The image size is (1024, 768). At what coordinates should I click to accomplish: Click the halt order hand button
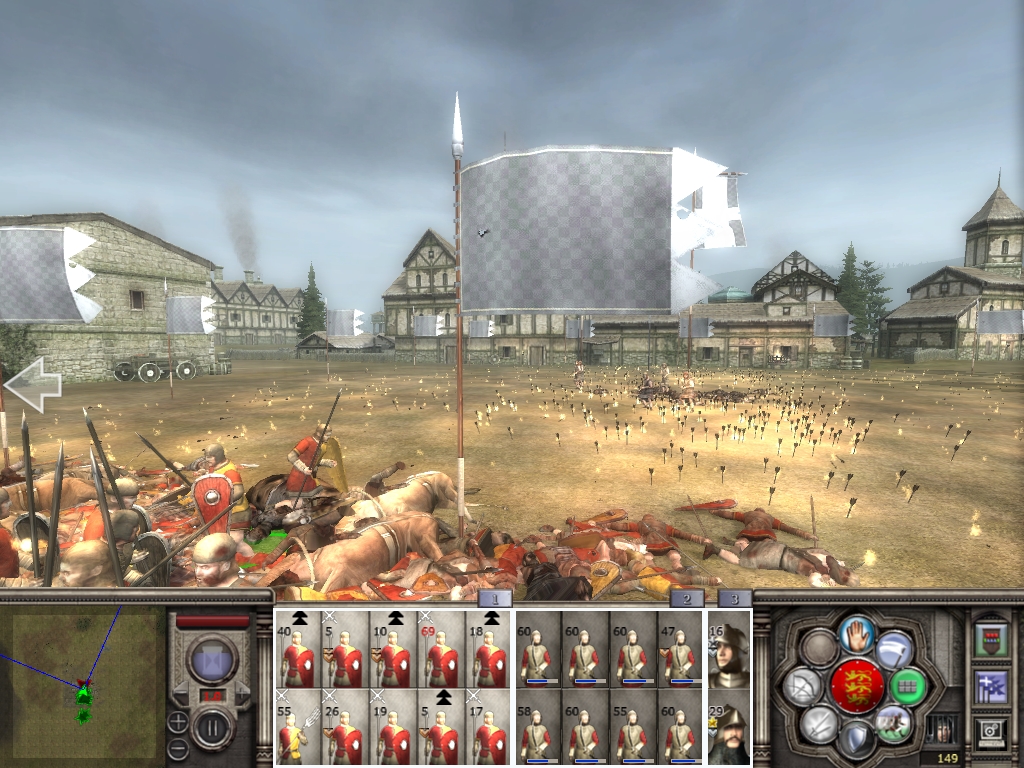click(x=858, y=635)
